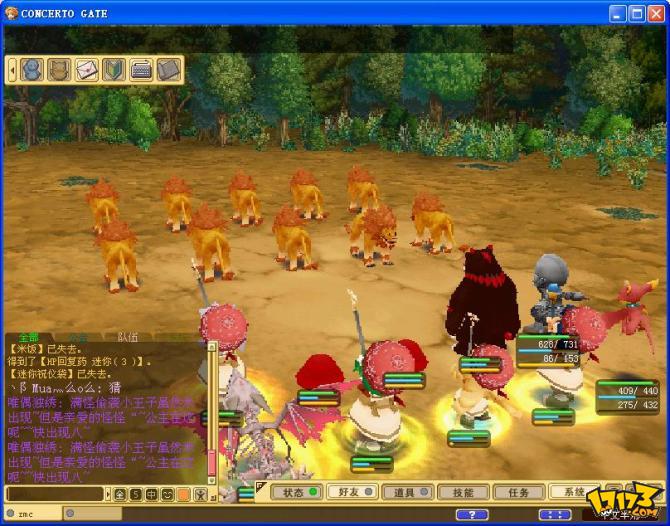Click the chat log scrollbar
This screenshot has width=670, height=526.
point(211,420)
